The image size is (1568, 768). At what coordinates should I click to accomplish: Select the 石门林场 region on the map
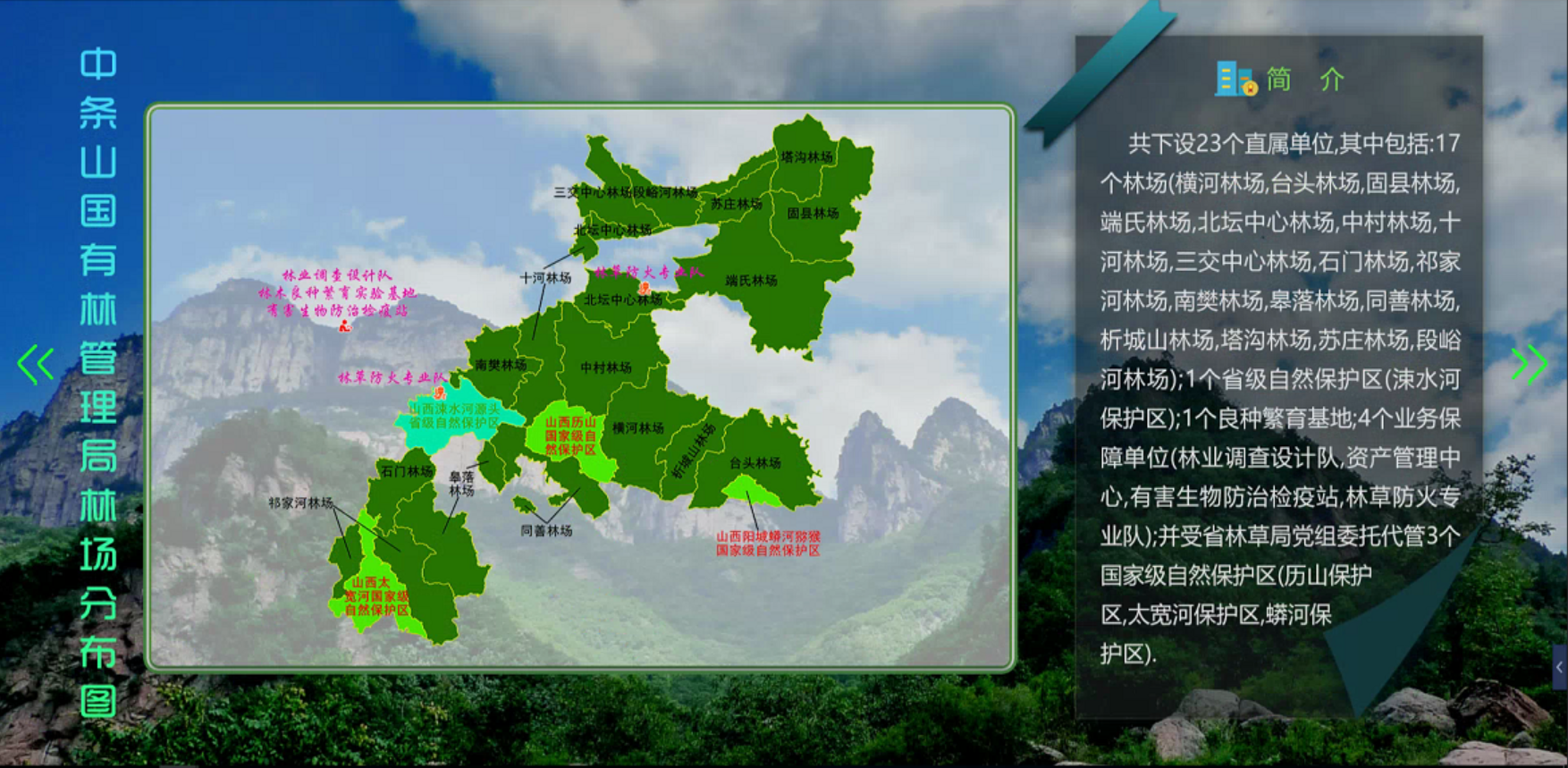[x=407, y=471]
